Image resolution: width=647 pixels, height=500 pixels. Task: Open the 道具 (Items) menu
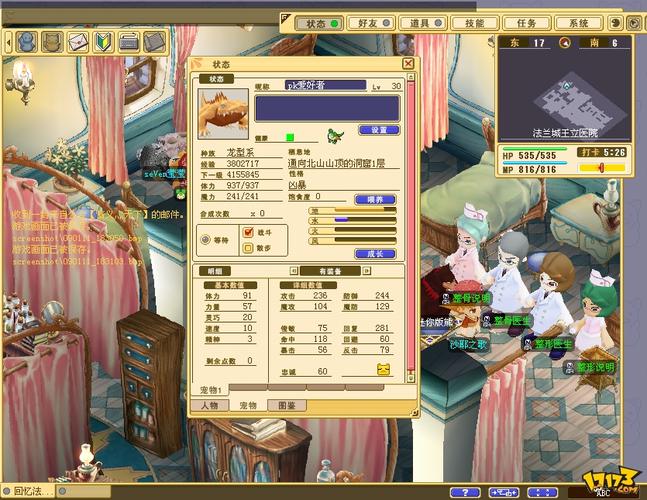click(x=421, y=23)
